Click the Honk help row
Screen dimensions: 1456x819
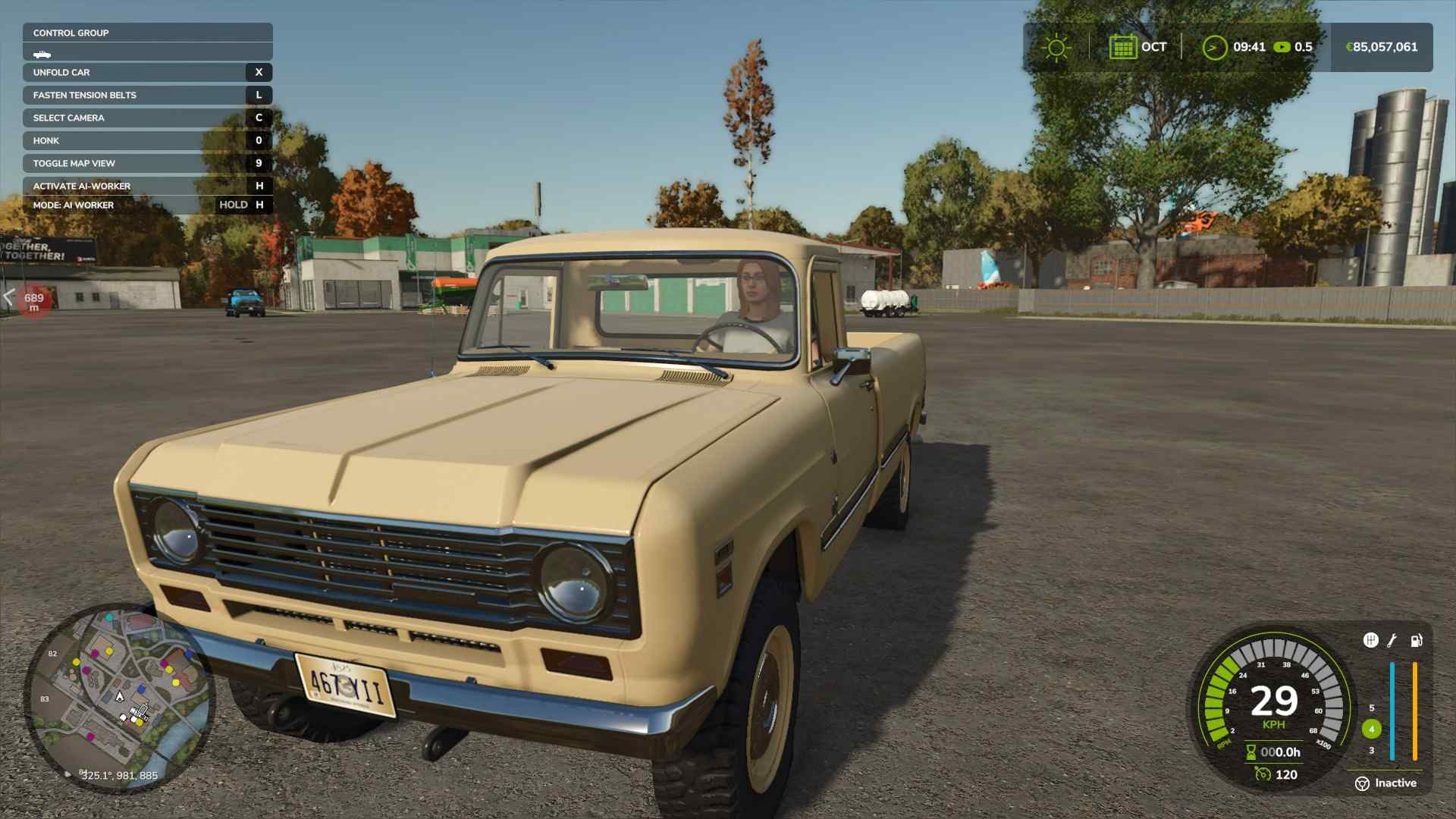147,141
